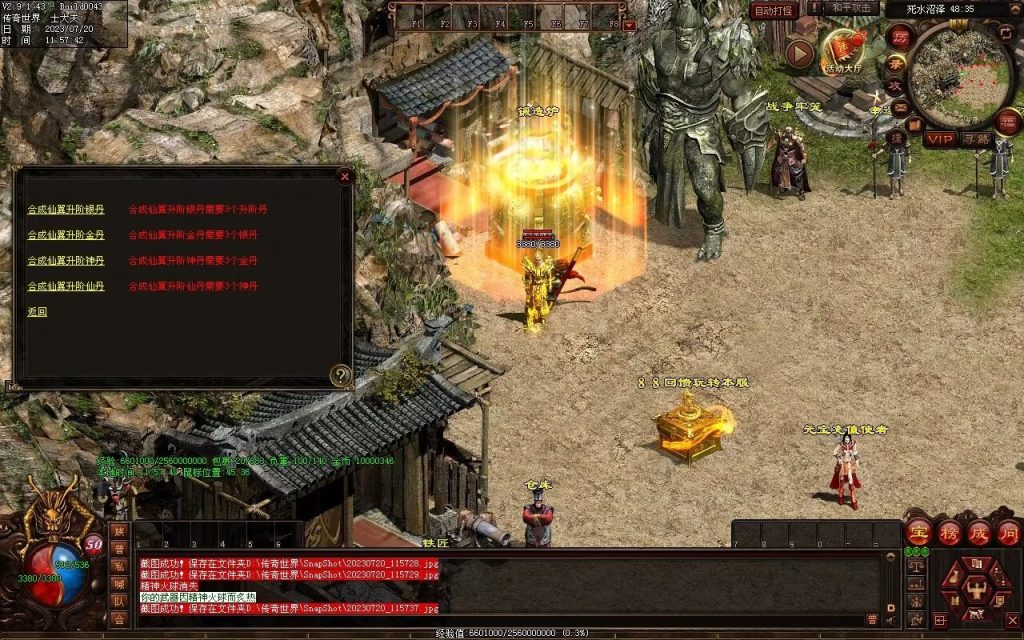Screen dimensions: 1024x640
Task: Show the 榜 rankings round button
Action: pyautogui.click(x=949, y=532)
